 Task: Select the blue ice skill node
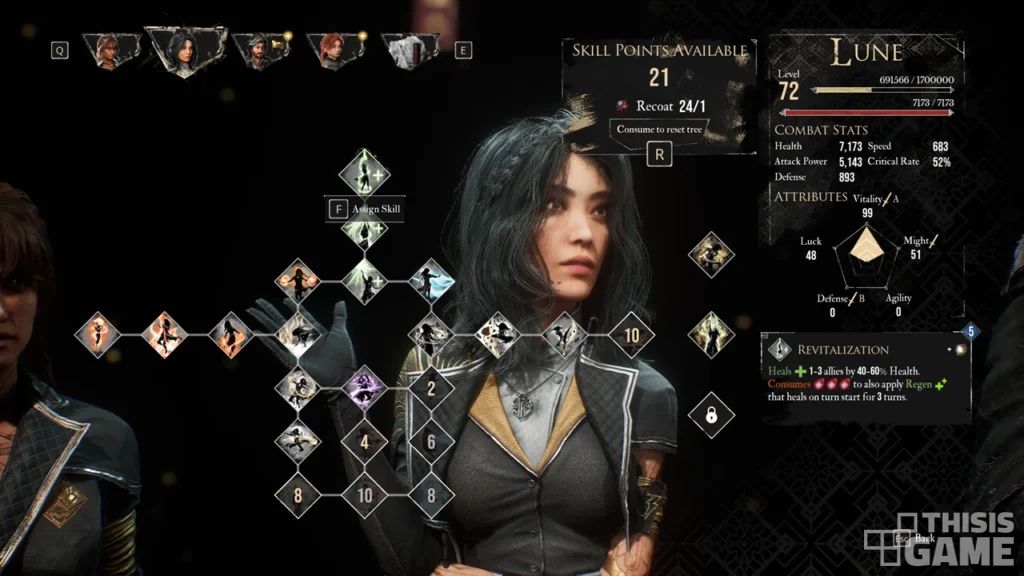[x=430, y=281]
